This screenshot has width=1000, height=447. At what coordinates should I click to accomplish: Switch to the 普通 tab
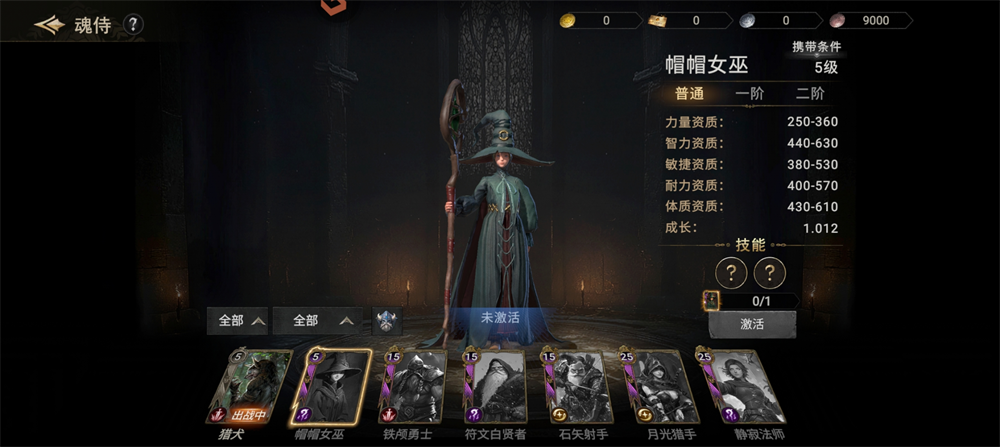click(x=689, y=94)
